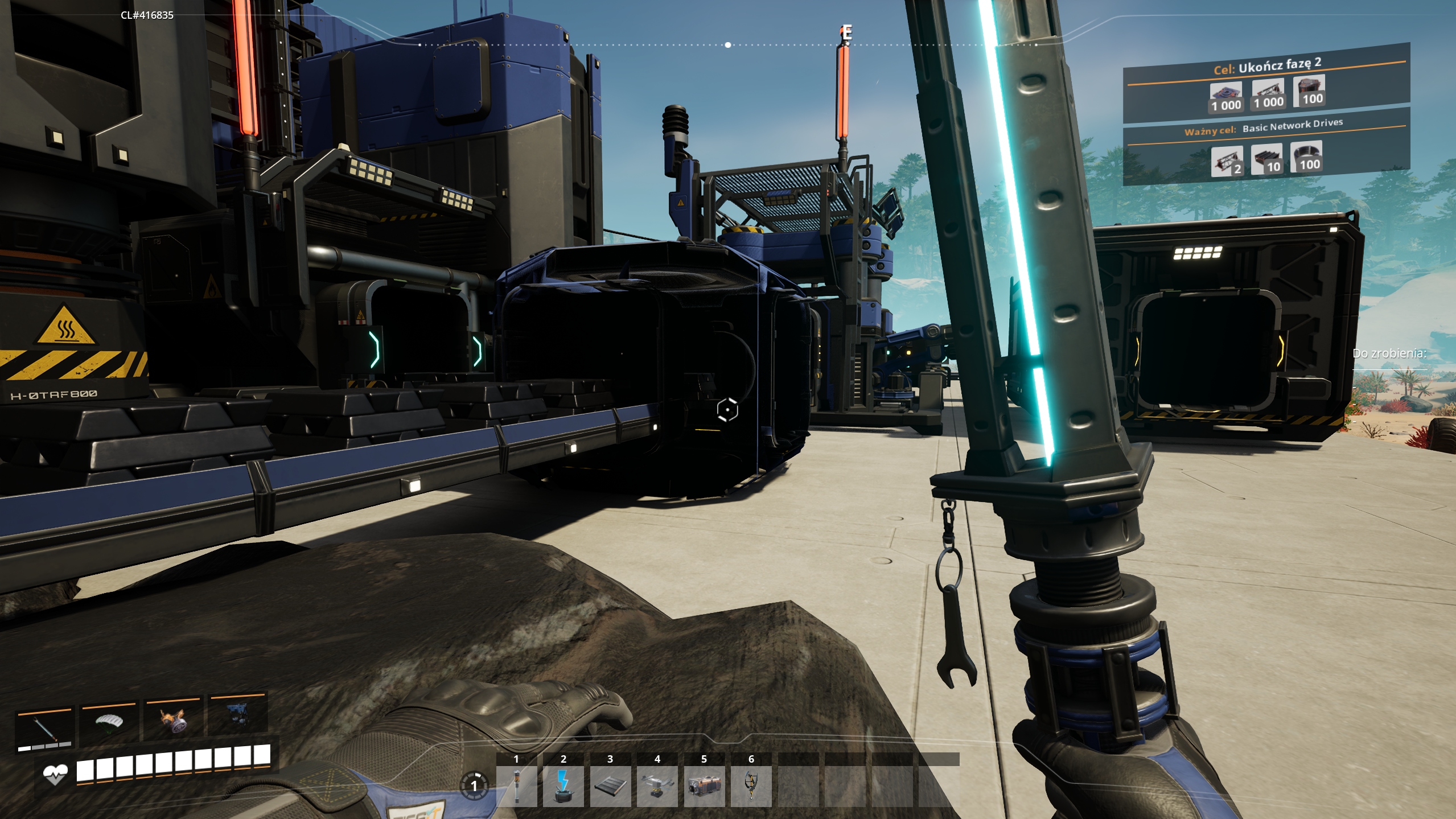Pick the storage container in hotbar slot 5
1456x819 pixels.
[x=704, y=786]
